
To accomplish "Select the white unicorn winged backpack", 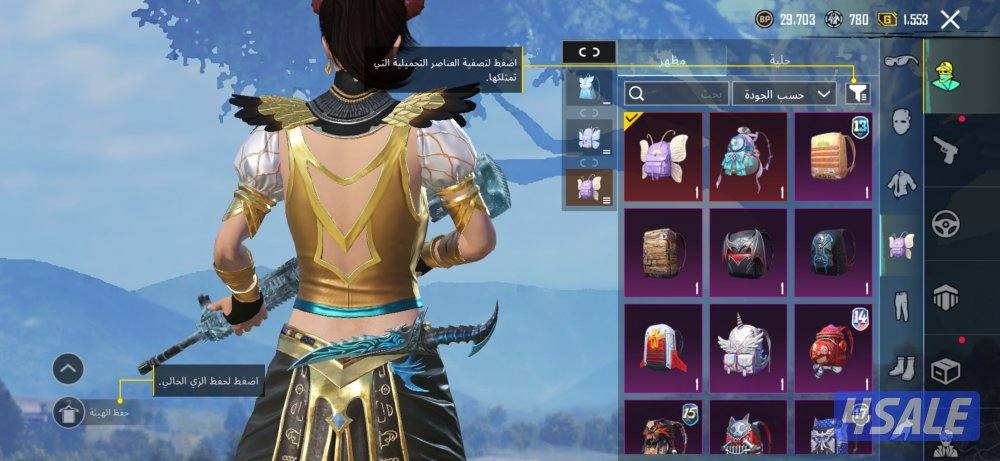I will (747, 347).
